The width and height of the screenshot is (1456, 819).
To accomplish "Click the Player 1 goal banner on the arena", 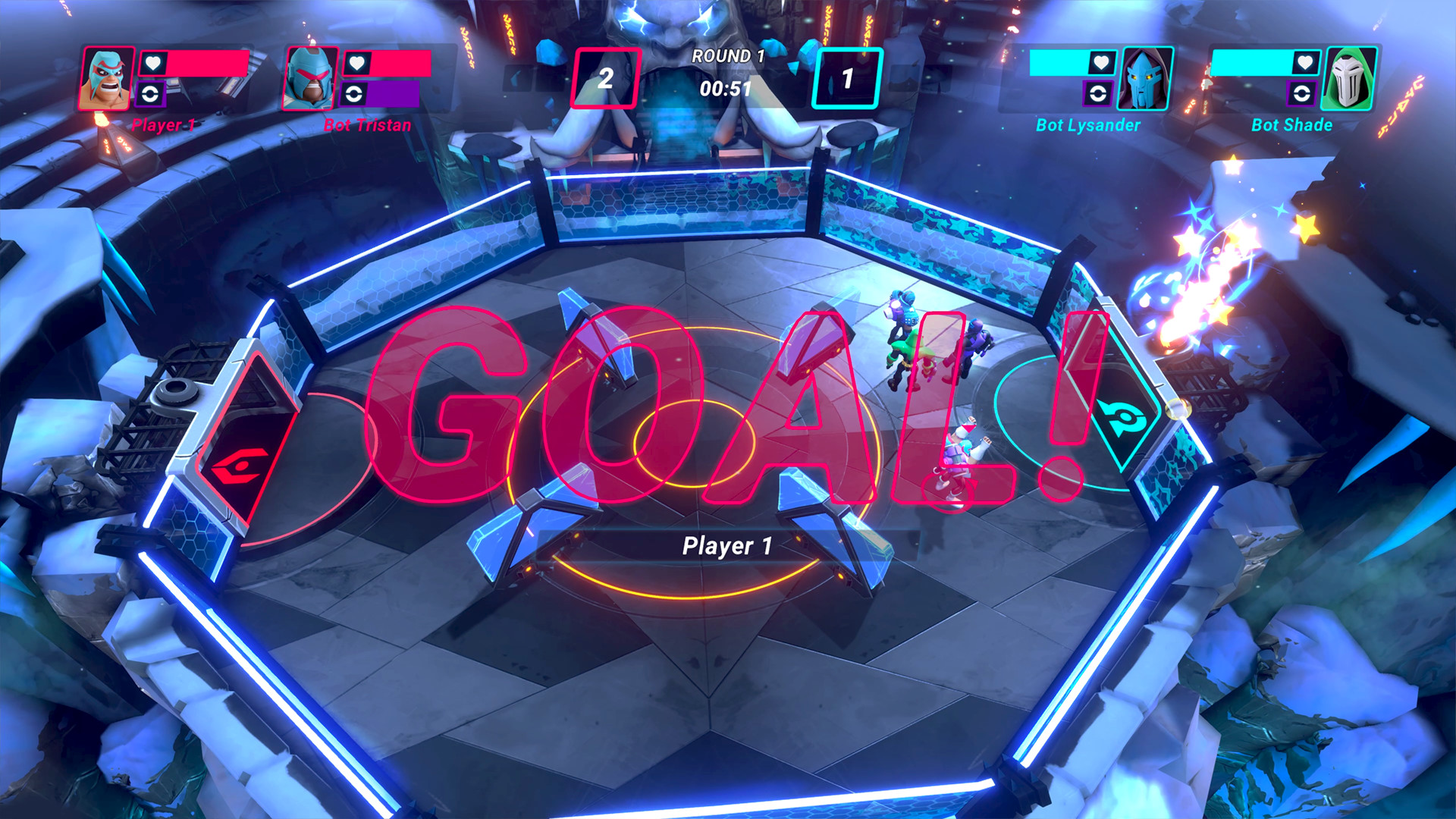I will point(727,545).
